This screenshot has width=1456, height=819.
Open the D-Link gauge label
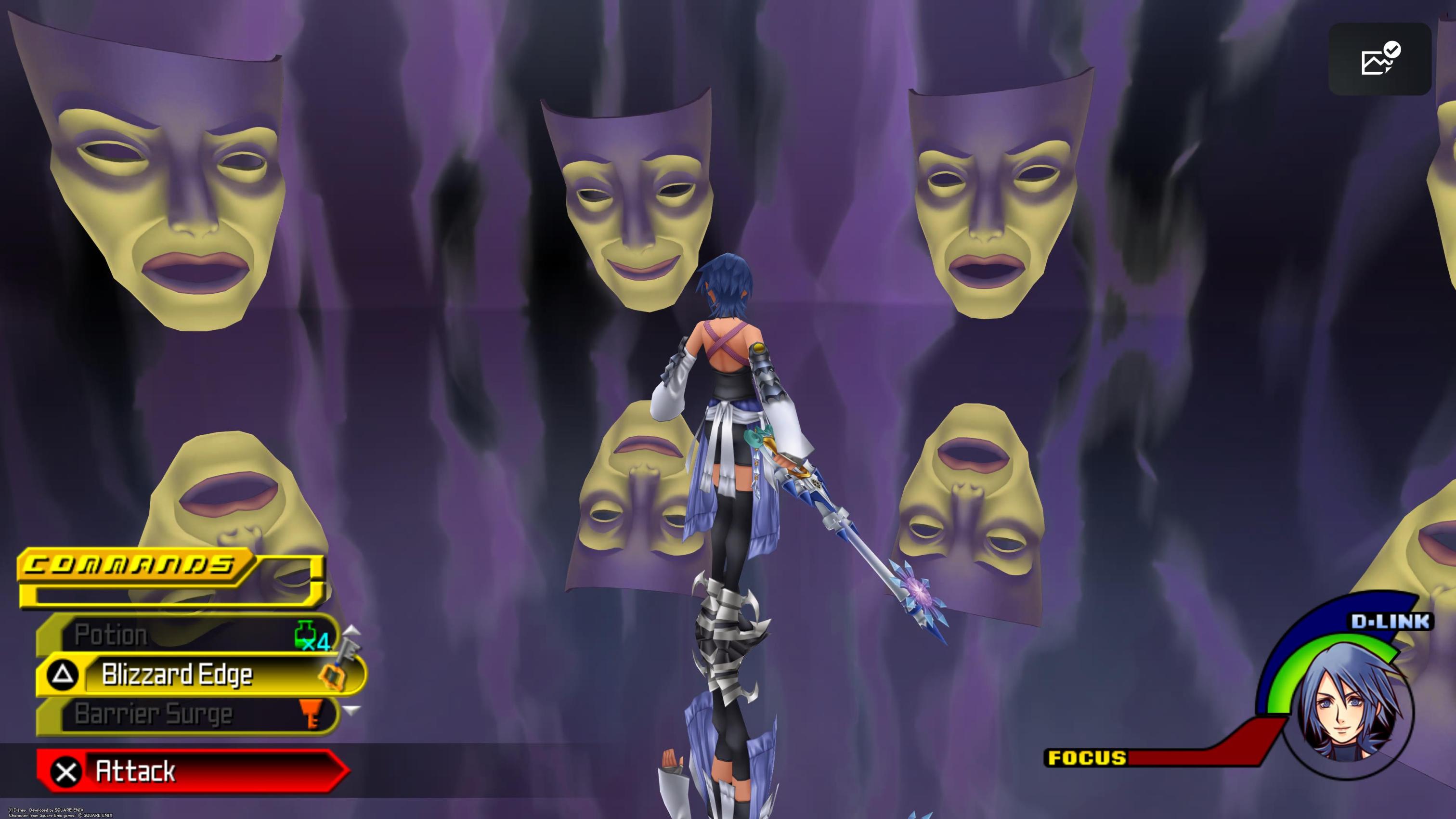coord(1391,622)
